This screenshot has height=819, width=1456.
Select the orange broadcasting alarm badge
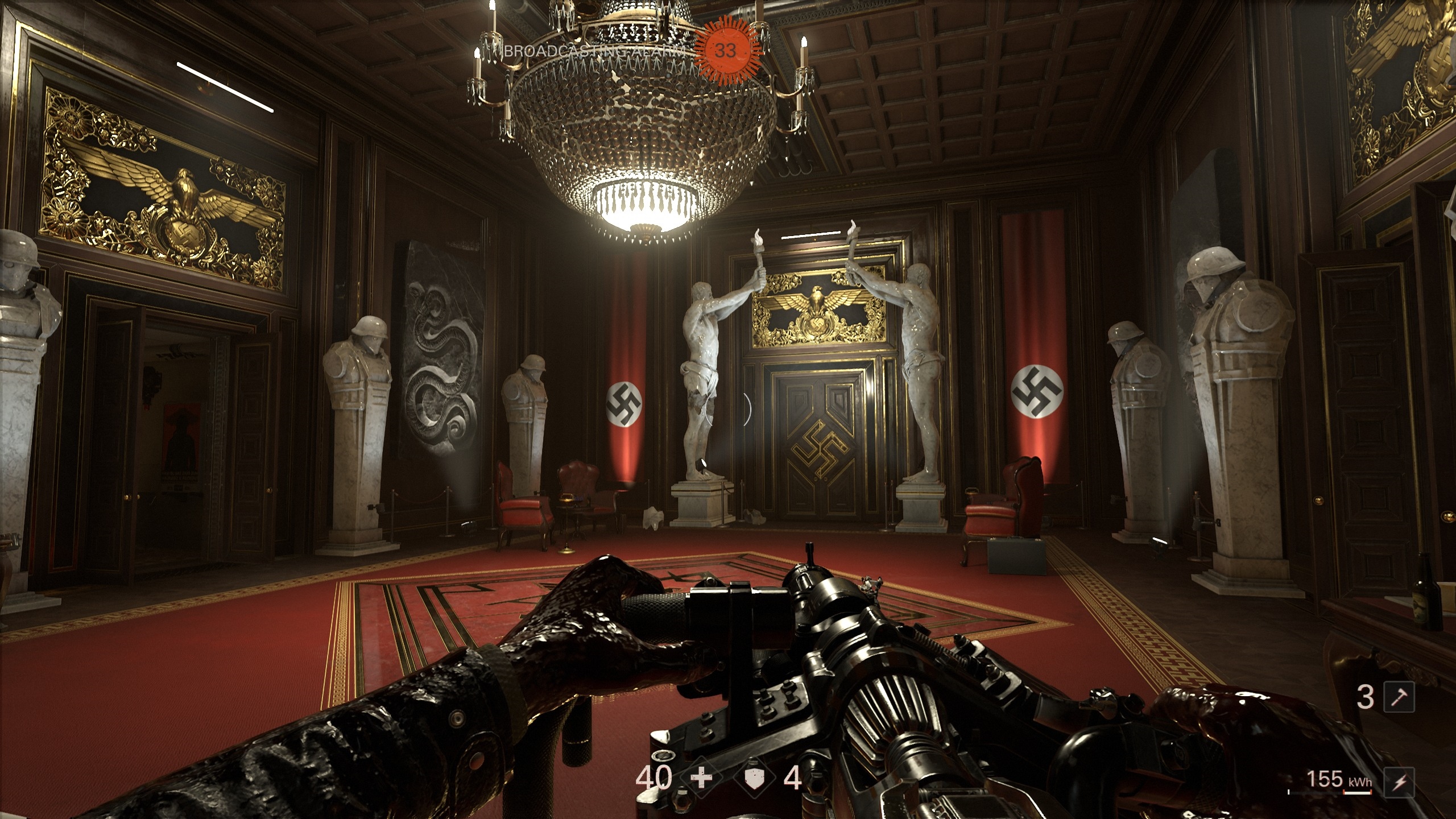tap(725, 51)
